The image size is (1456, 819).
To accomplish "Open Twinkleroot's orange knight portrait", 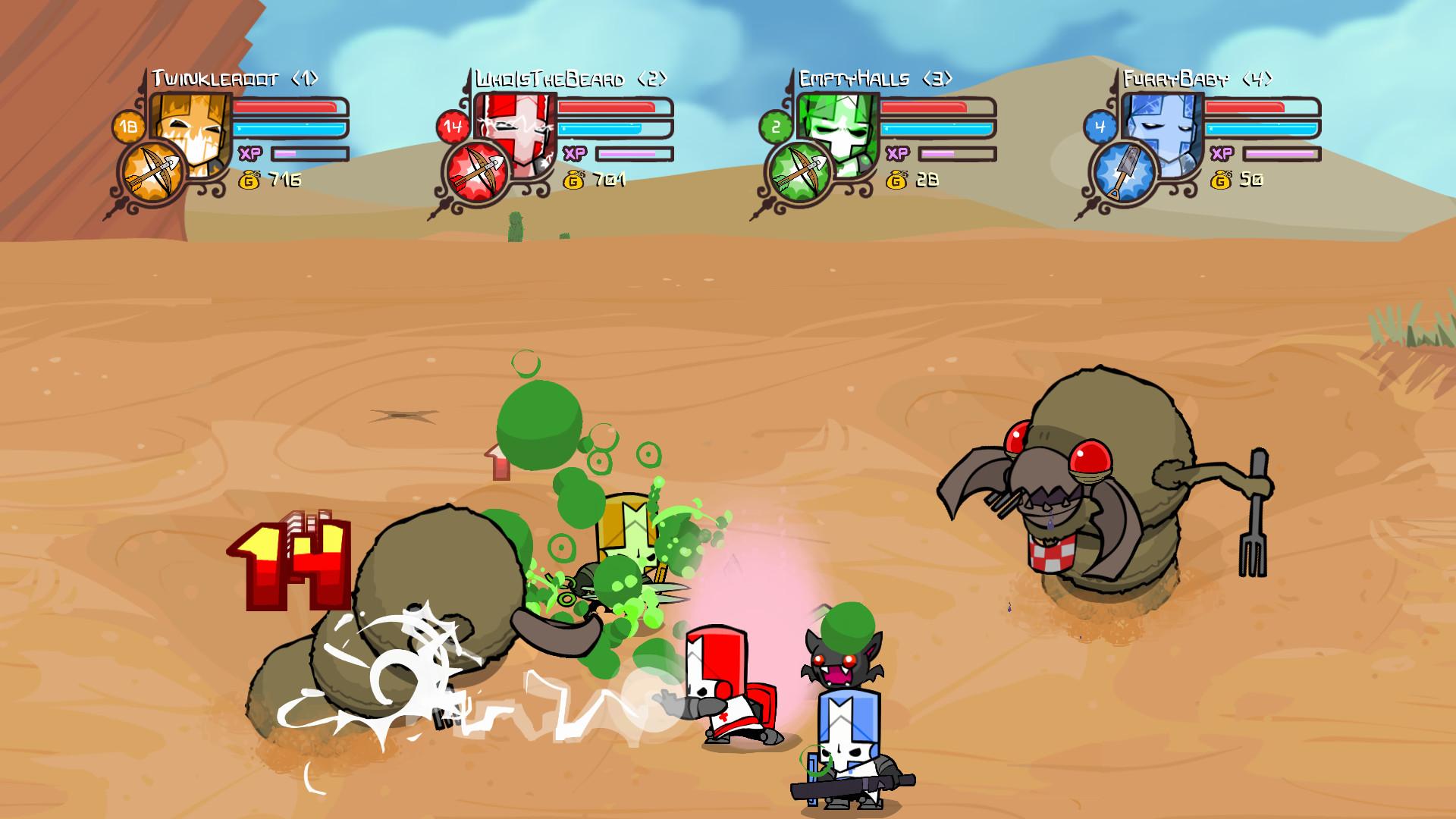I will (x=189, y=129).
